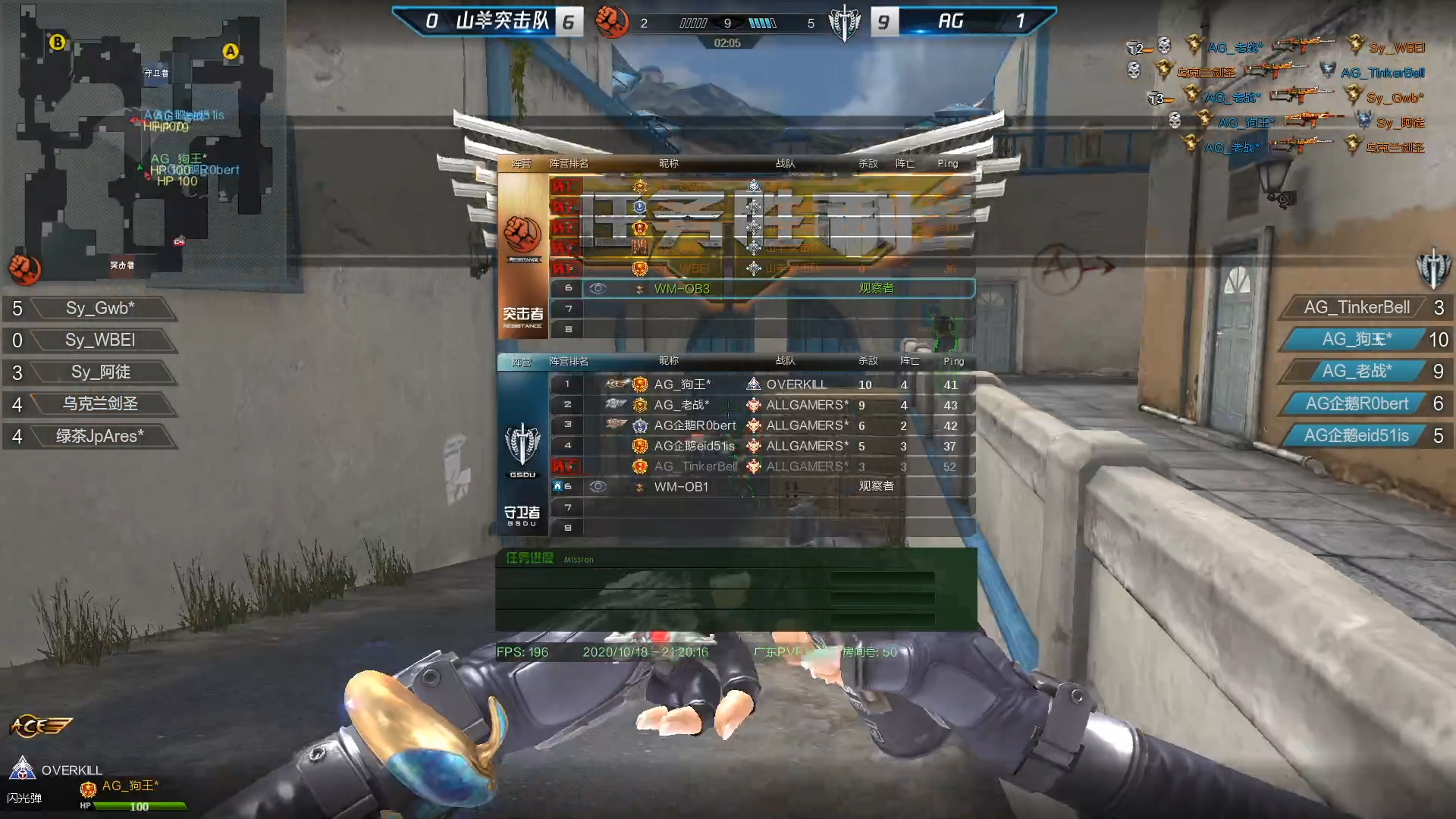Click the A bomb site marker on minimap
This screenshot has width=1456, height=819.
pyautogui.click(x=231, y=52)
